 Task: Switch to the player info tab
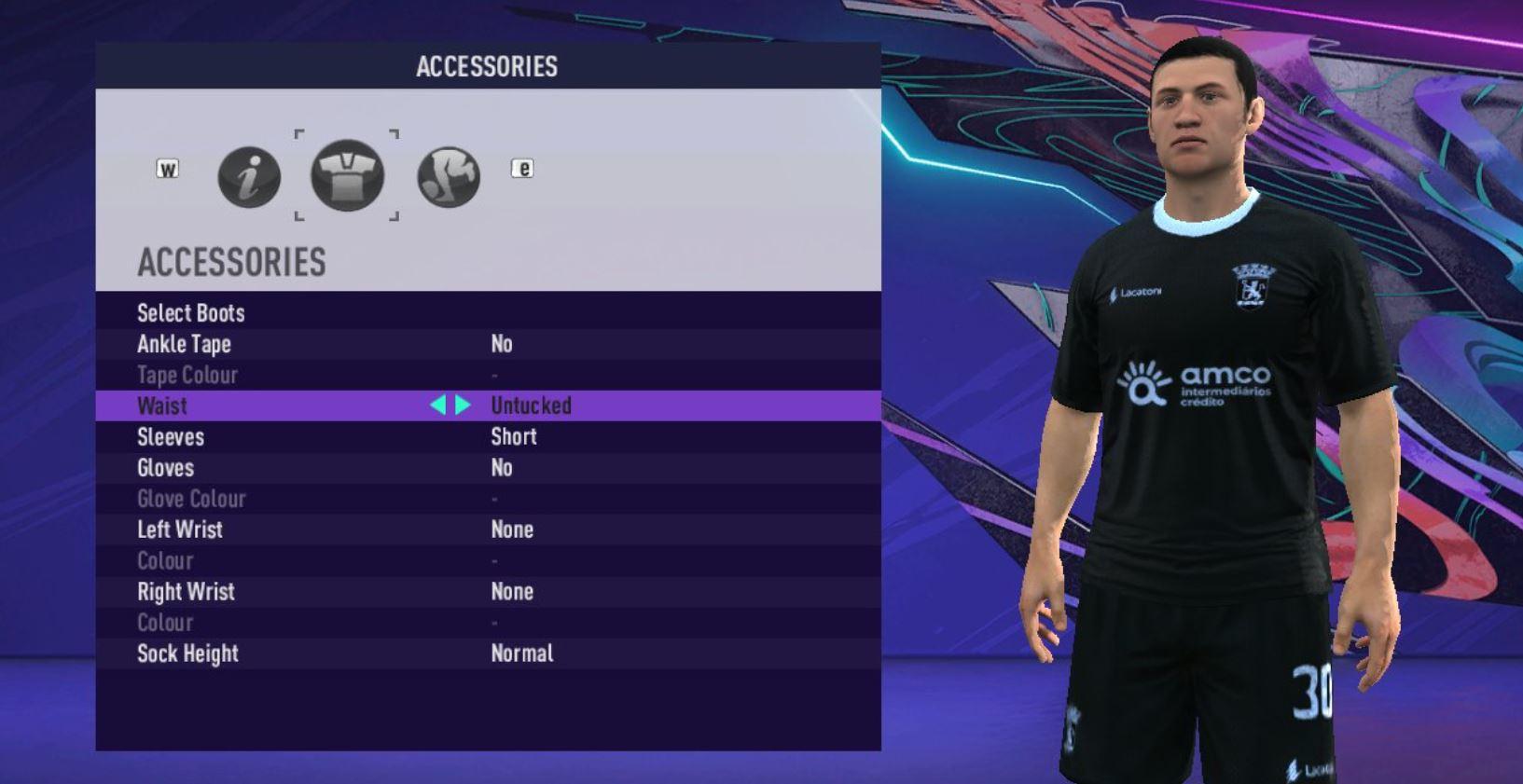coord(249,176)
